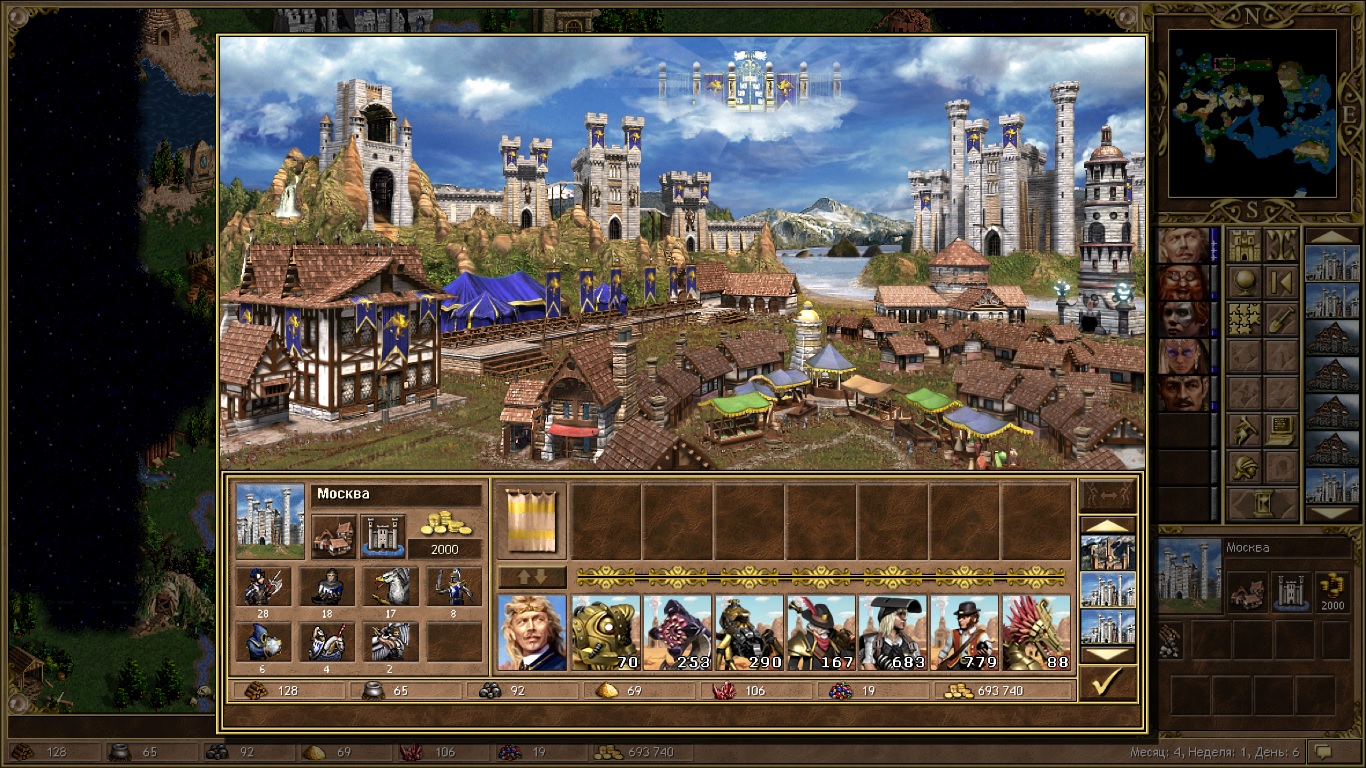Recruit from the creature dwelling showing 28
Viewport: 1366px width, 768px height.
pos(263,587)
